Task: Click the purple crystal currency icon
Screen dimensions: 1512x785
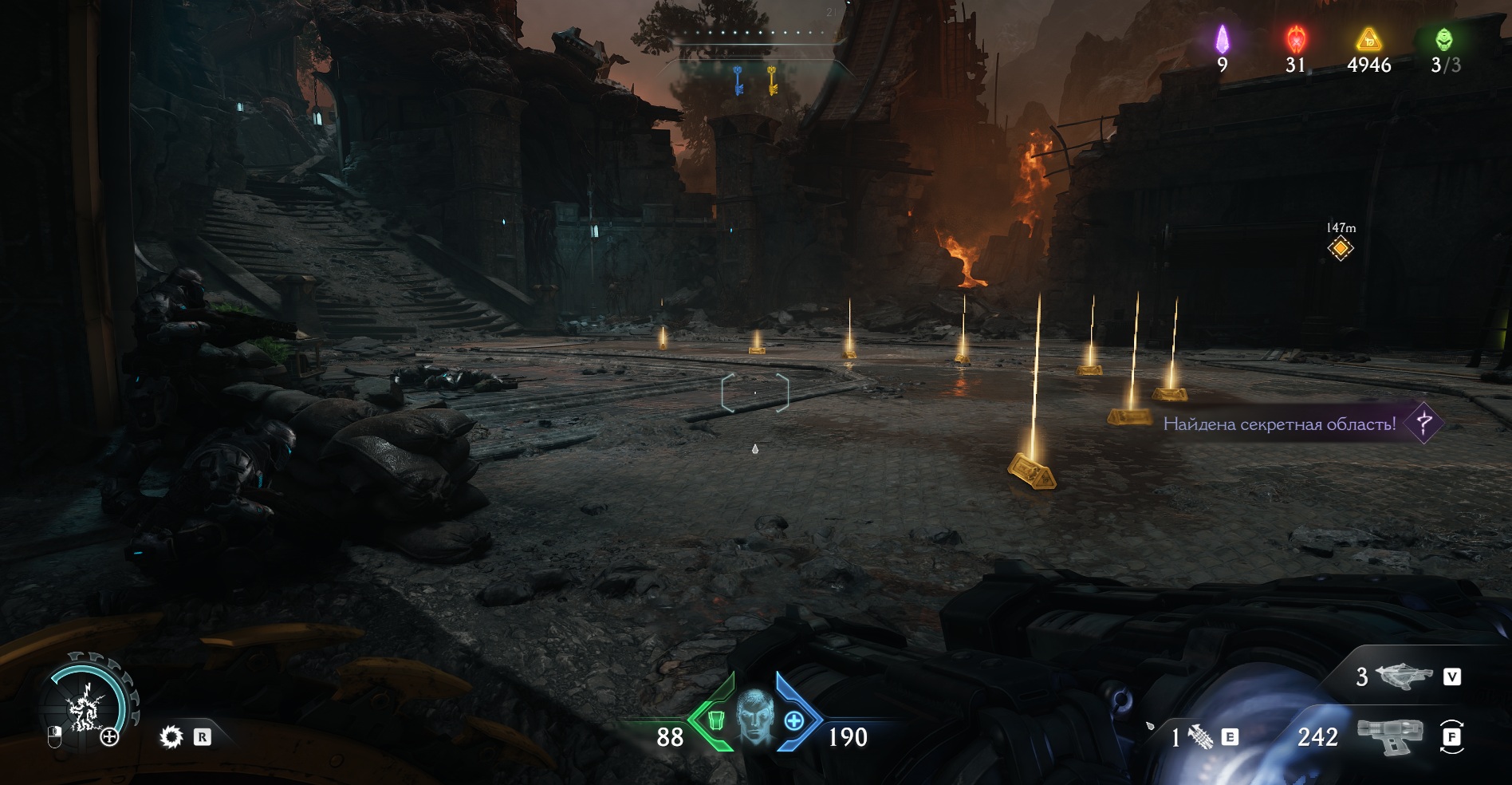Action: (1222, 39)
